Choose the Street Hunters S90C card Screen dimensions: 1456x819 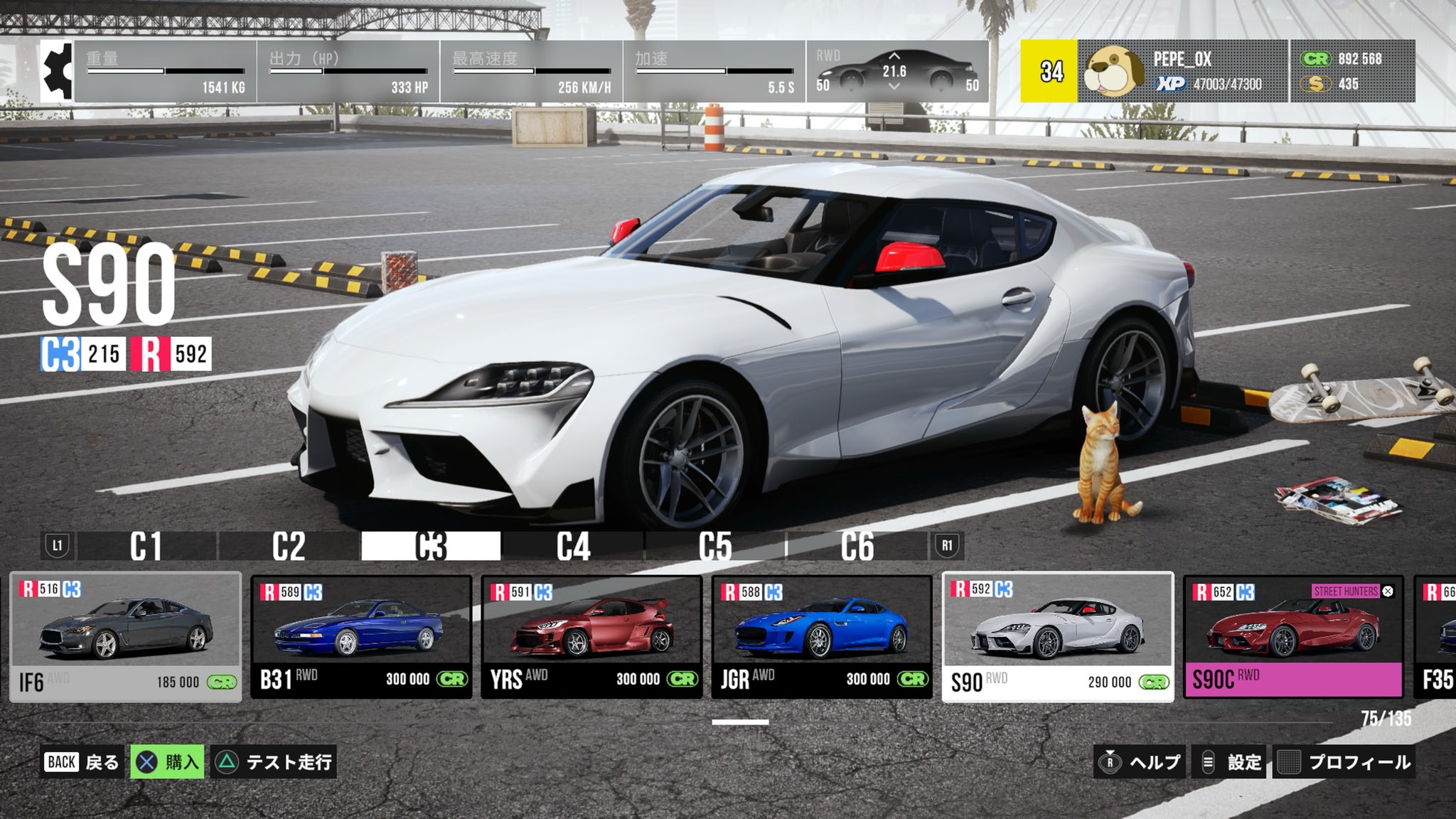(x=1293, y=637)
